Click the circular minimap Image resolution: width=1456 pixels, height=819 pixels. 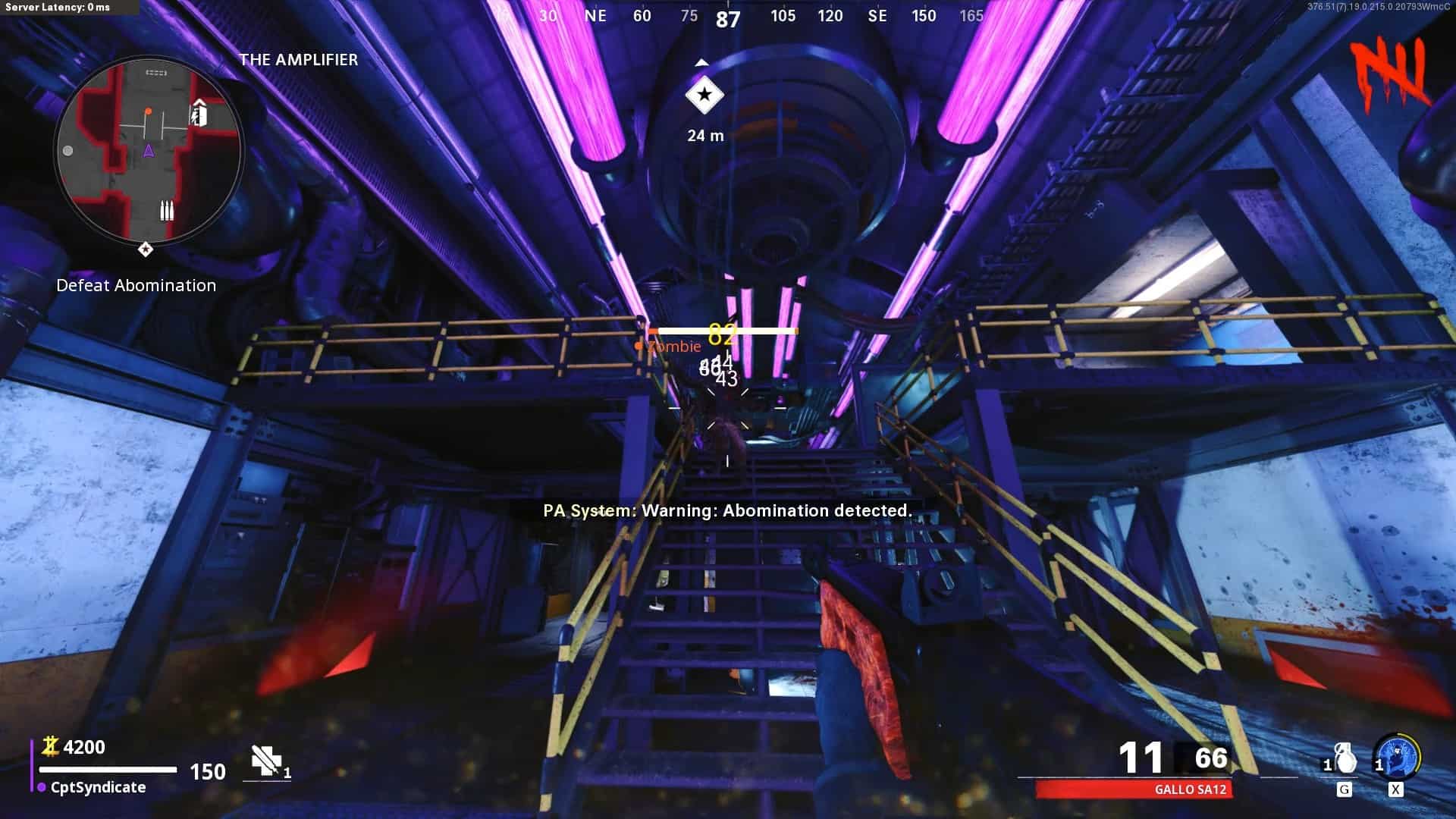coord(149,150)
